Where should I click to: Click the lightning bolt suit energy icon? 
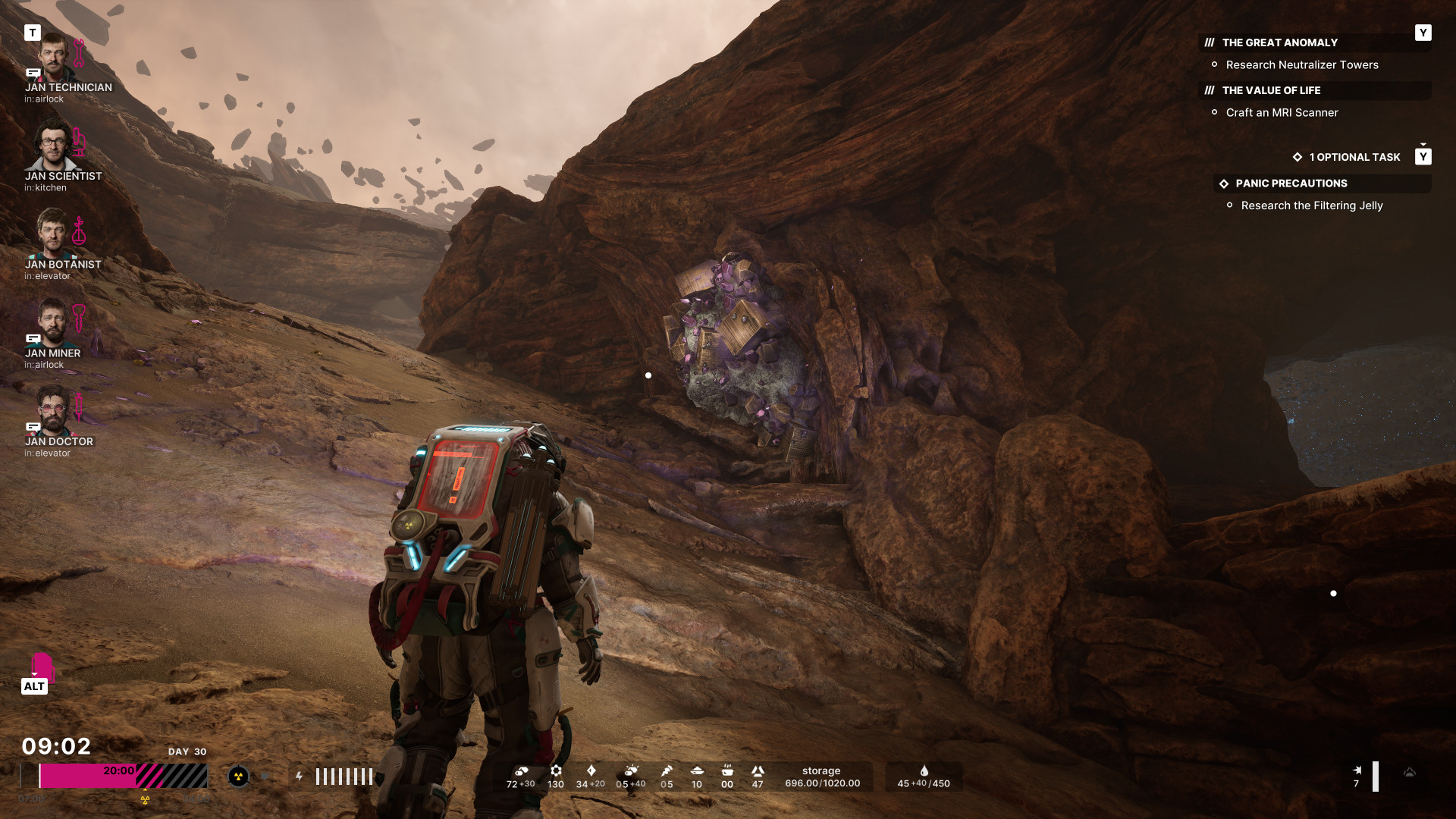(300, 777)
